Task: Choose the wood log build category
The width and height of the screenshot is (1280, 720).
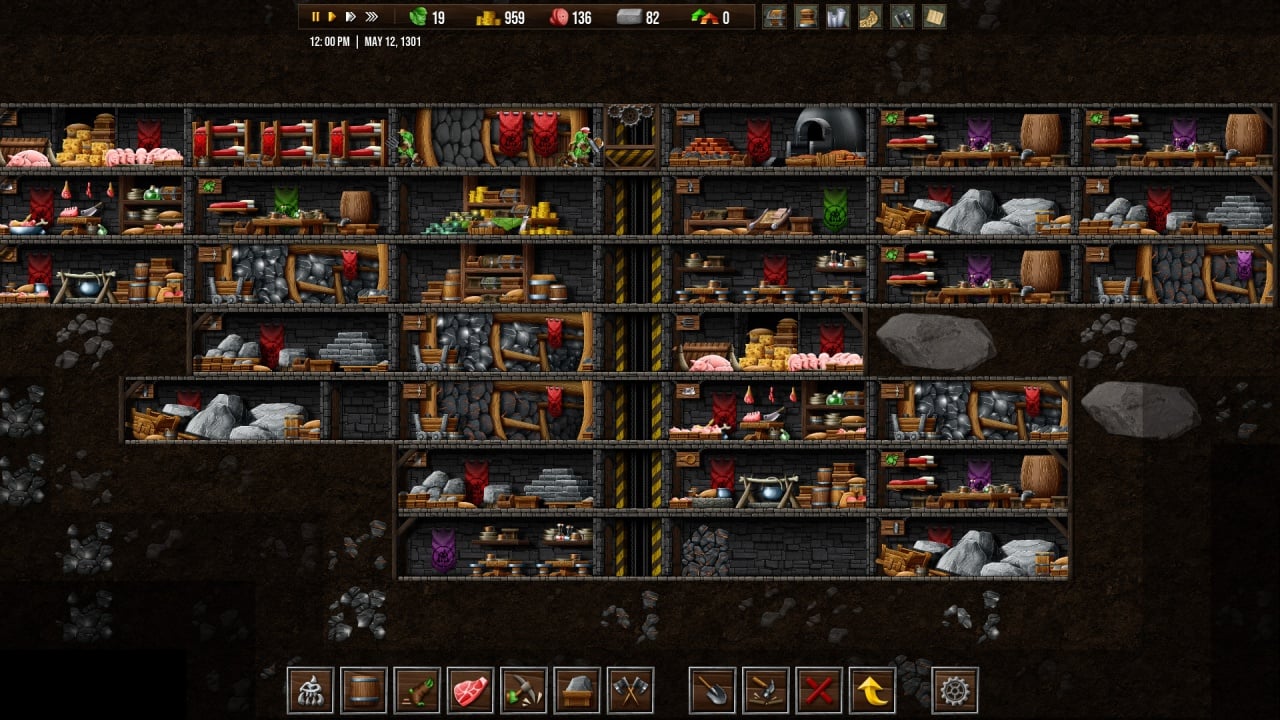Action: click(417, 690)
